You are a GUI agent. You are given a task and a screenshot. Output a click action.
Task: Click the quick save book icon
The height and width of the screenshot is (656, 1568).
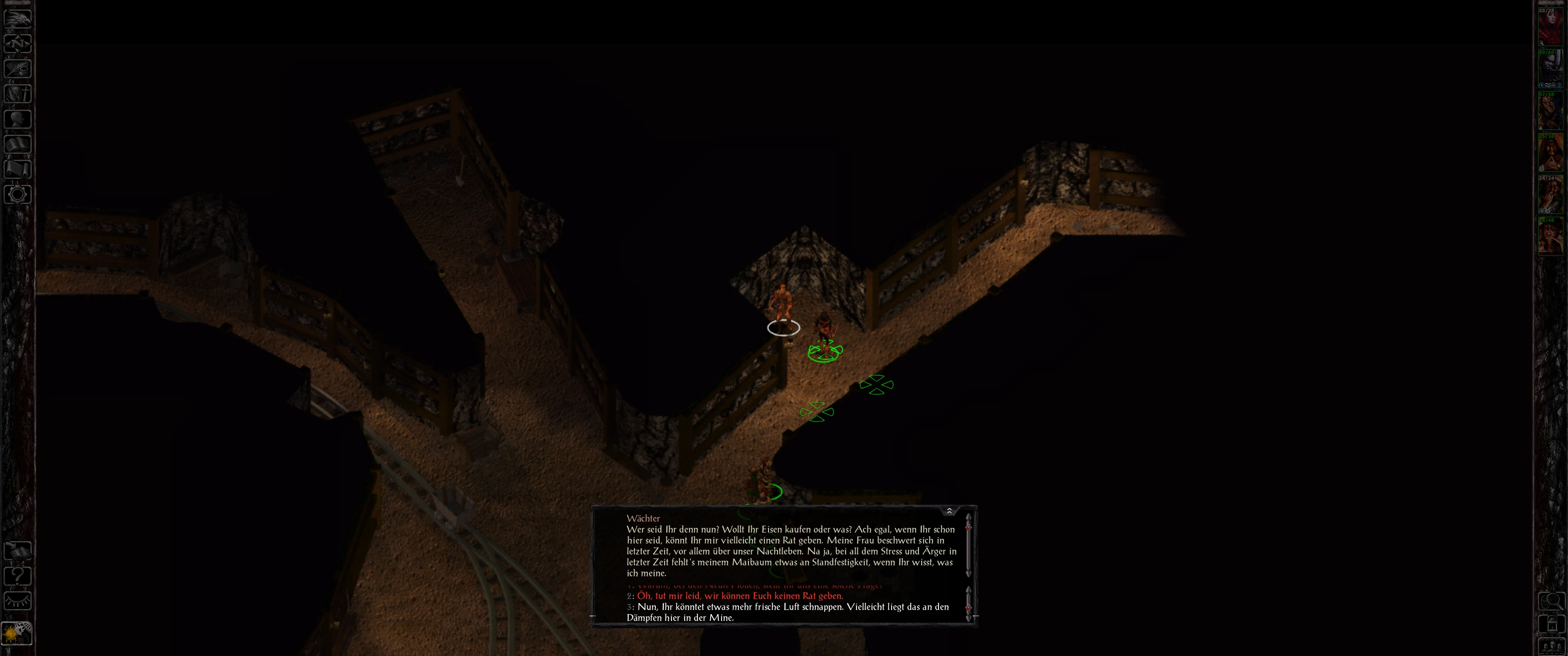[18, 551]
